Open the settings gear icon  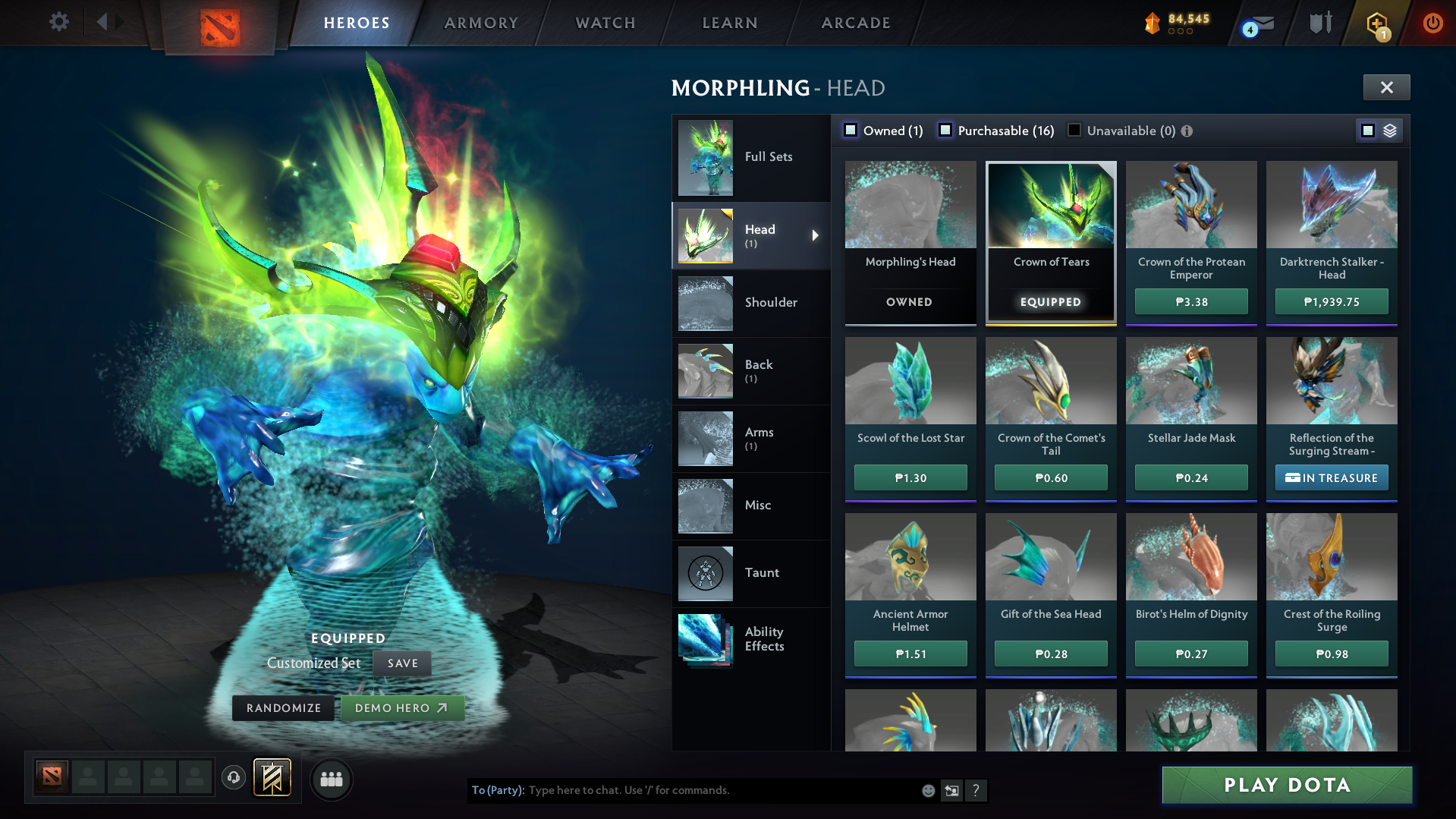(x=59, y=22)
